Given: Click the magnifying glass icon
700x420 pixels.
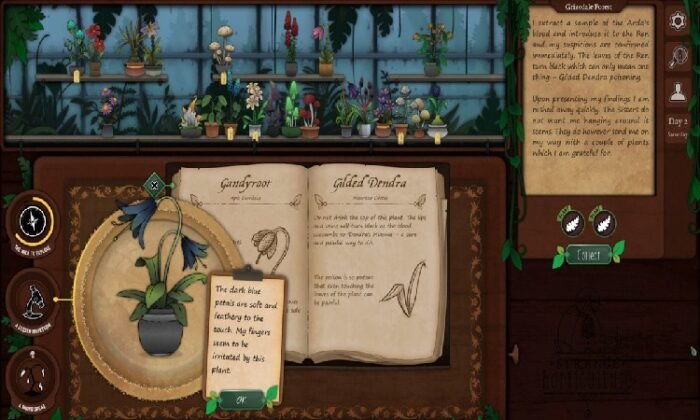Looking at the screenshot, I should [x=677, y=56].
